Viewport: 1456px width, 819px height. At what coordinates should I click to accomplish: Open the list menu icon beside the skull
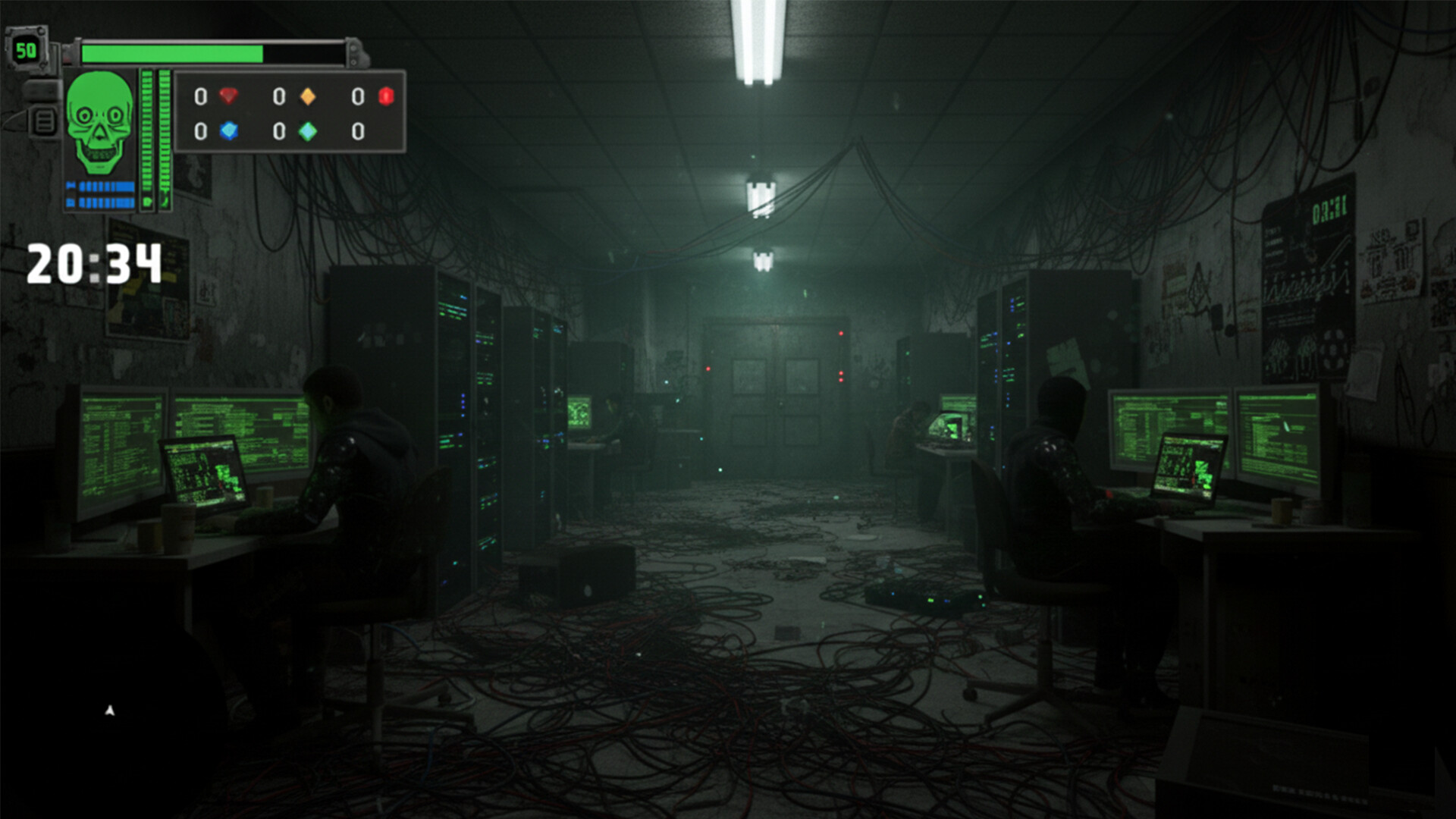[x=45, y=121]
